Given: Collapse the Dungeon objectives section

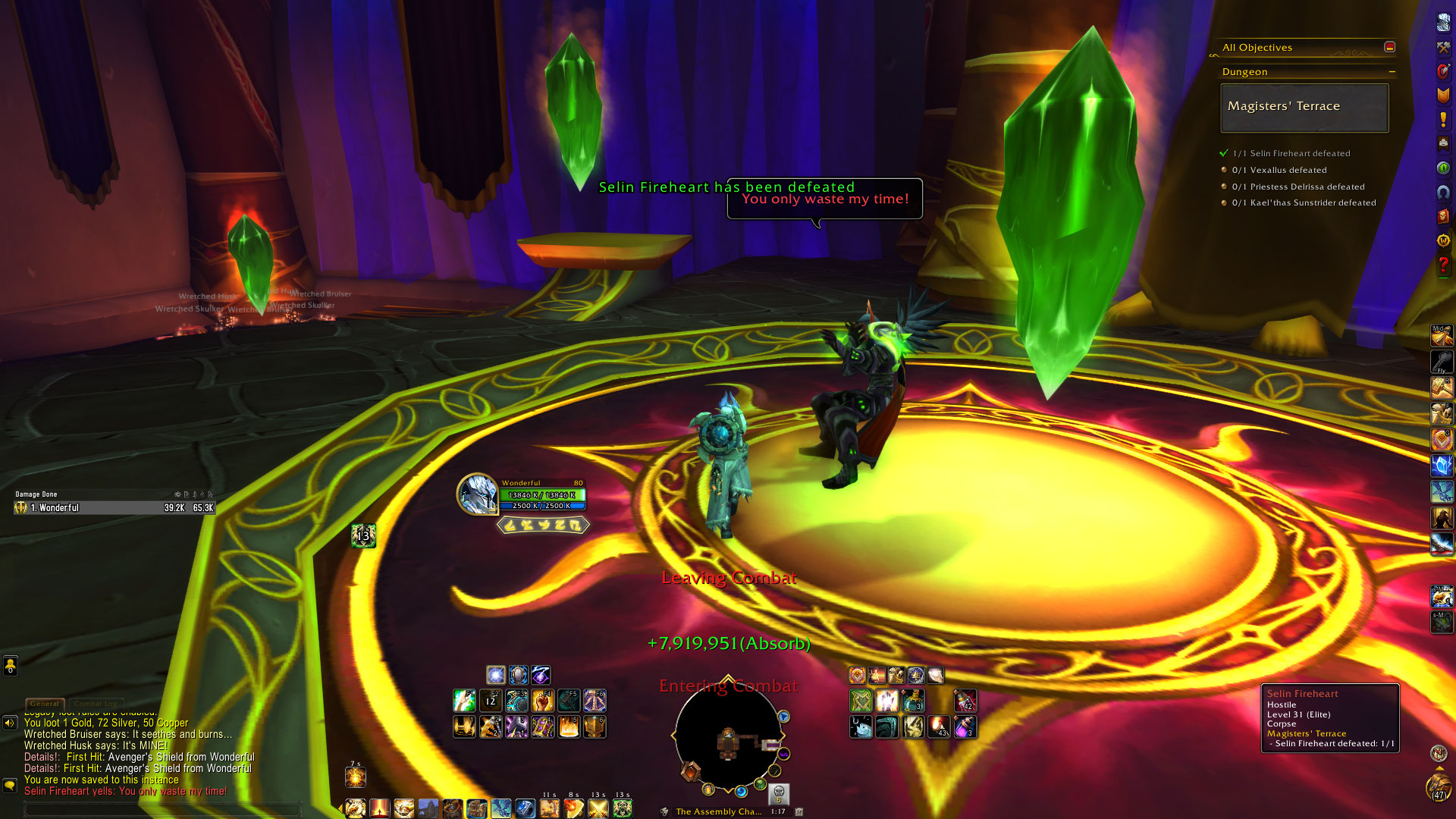Looking at the screenshot, I should [x=1392, y=72].
